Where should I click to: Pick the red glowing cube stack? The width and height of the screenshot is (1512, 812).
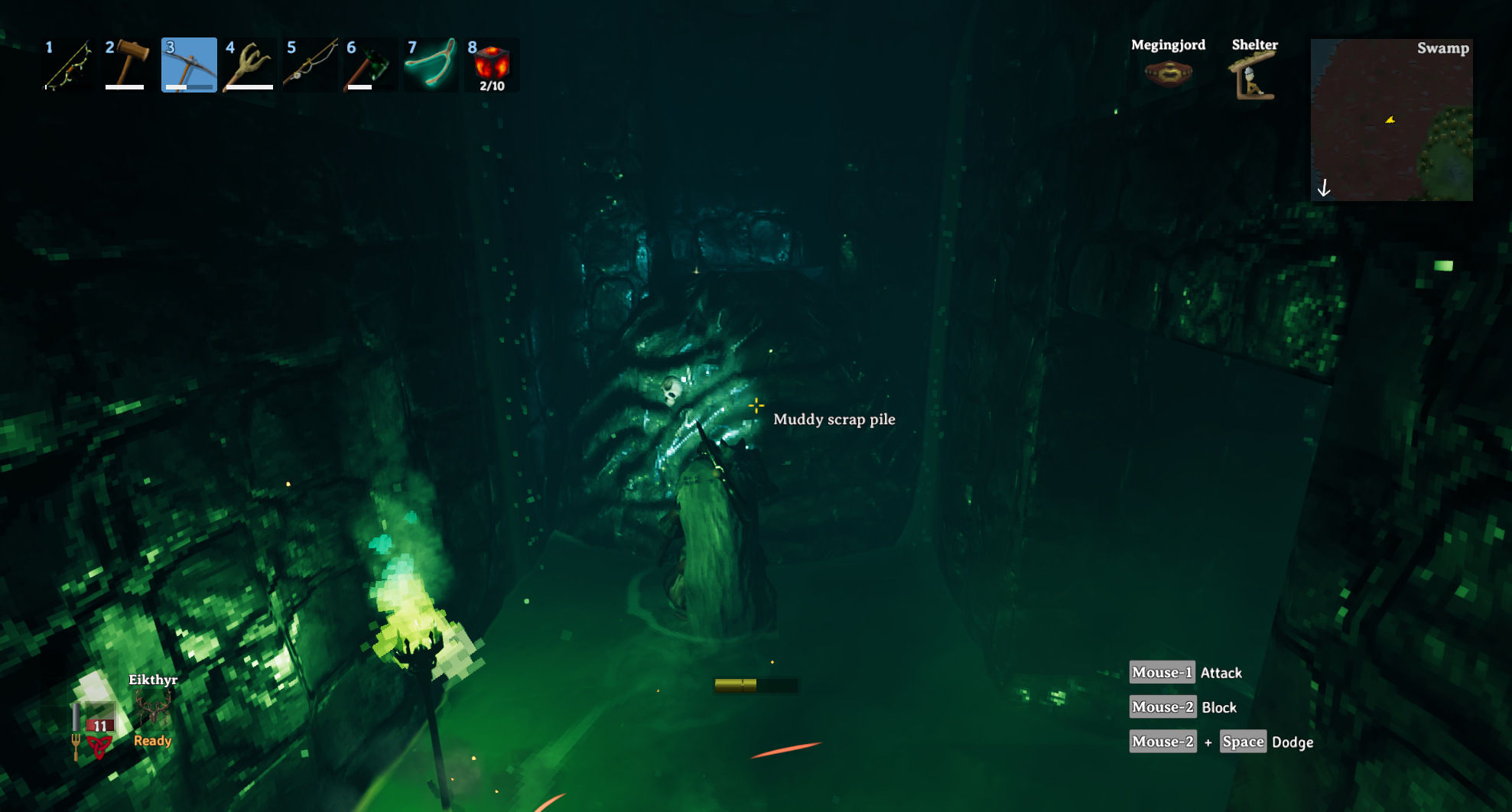tap(492, 66)
